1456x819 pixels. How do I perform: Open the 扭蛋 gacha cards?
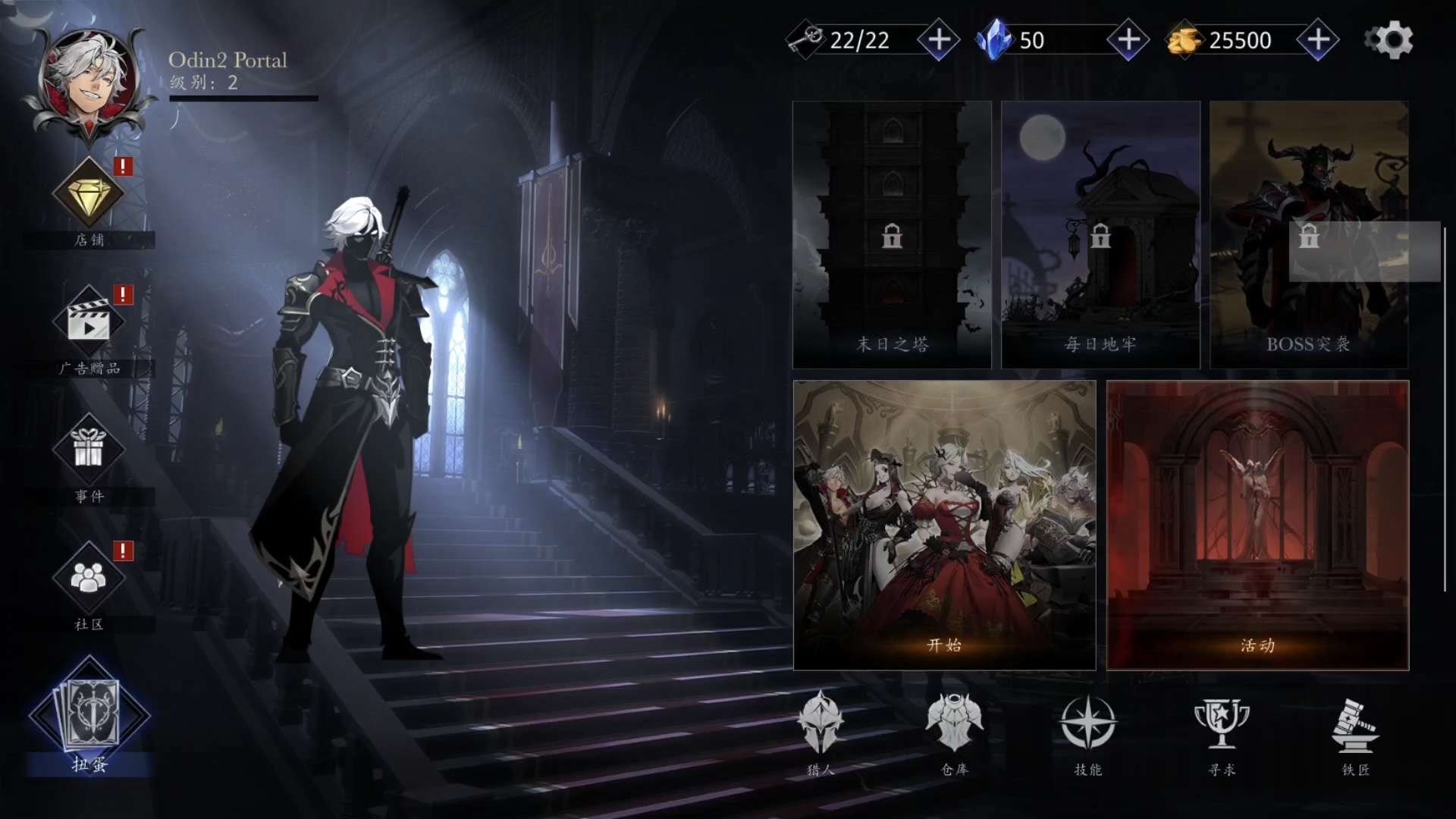(x=90, y=715)
